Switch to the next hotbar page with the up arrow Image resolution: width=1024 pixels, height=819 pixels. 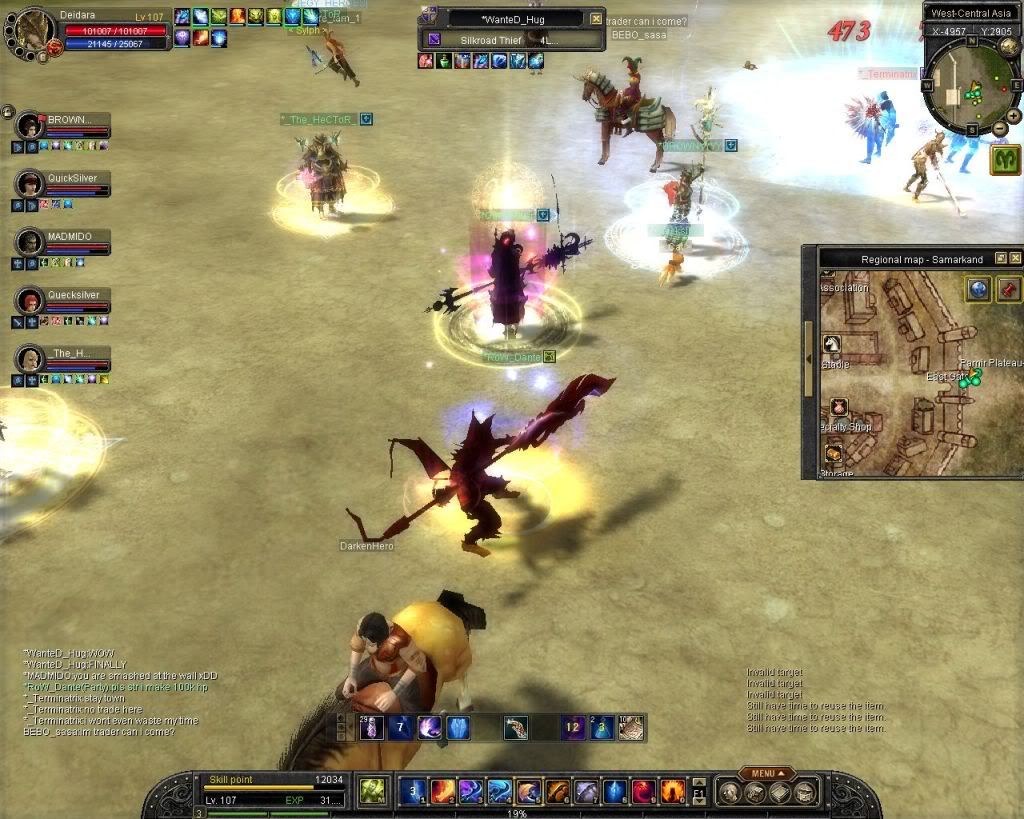coord(699,783)
